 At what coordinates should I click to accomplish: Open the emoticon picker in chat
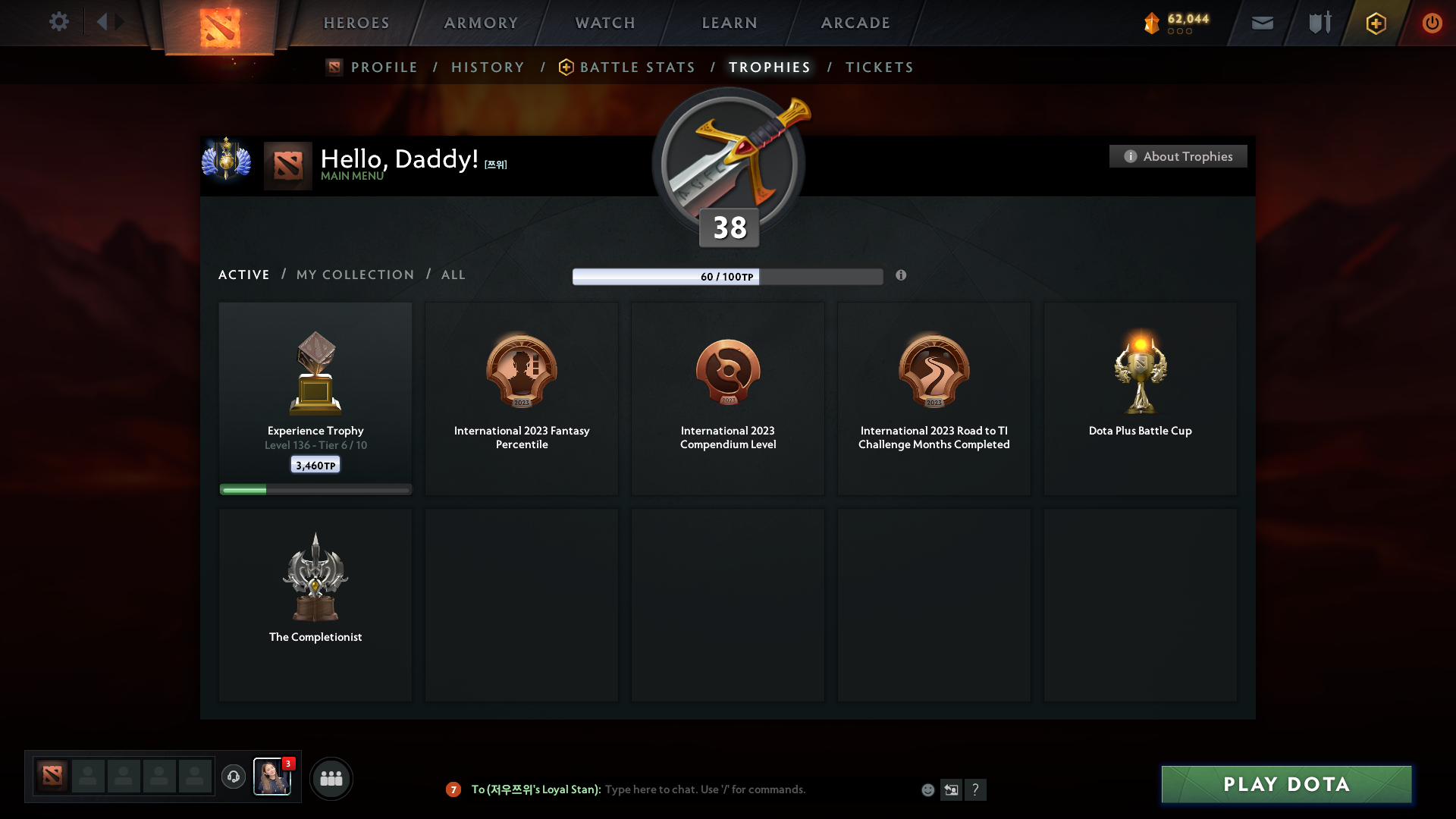click(x=928, y=789)
